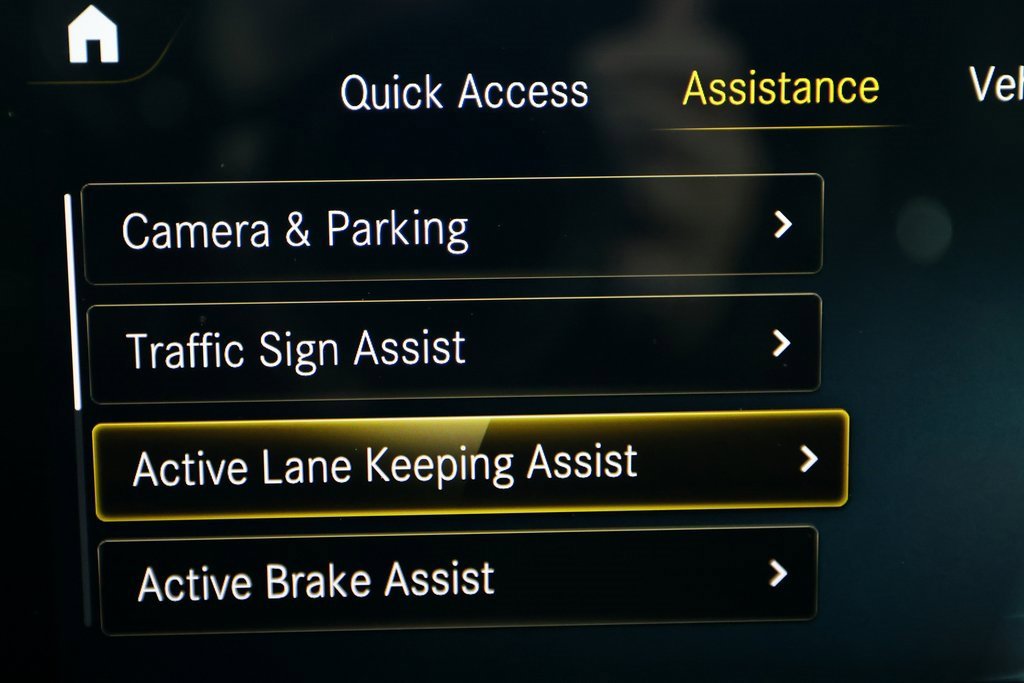Open Active Lane Keeping Assist options
The width and height of the screenshot is (1024, 683).
click(470, 464)
